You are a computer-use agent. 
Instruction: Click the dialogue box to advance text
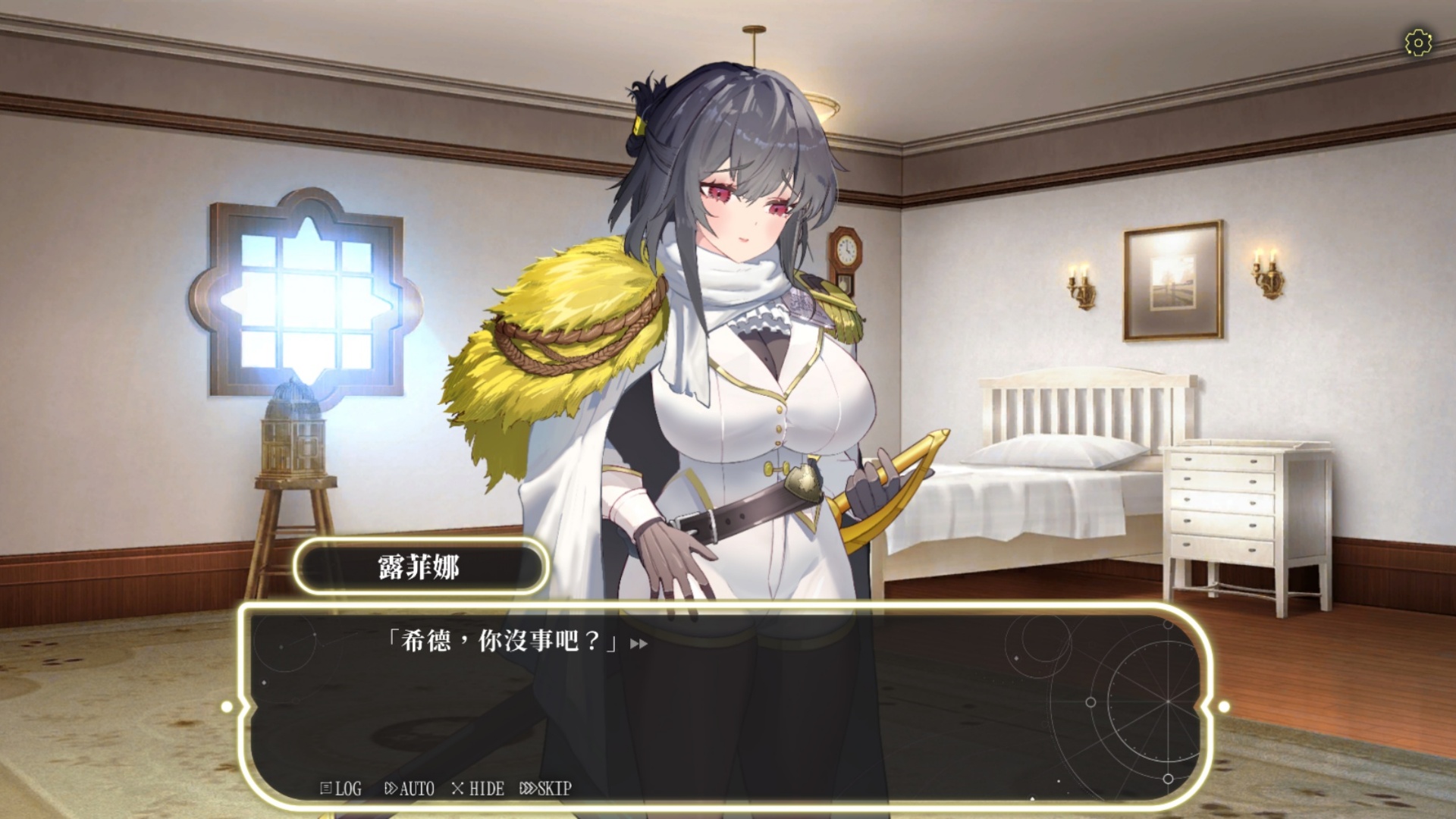point(728,682)
